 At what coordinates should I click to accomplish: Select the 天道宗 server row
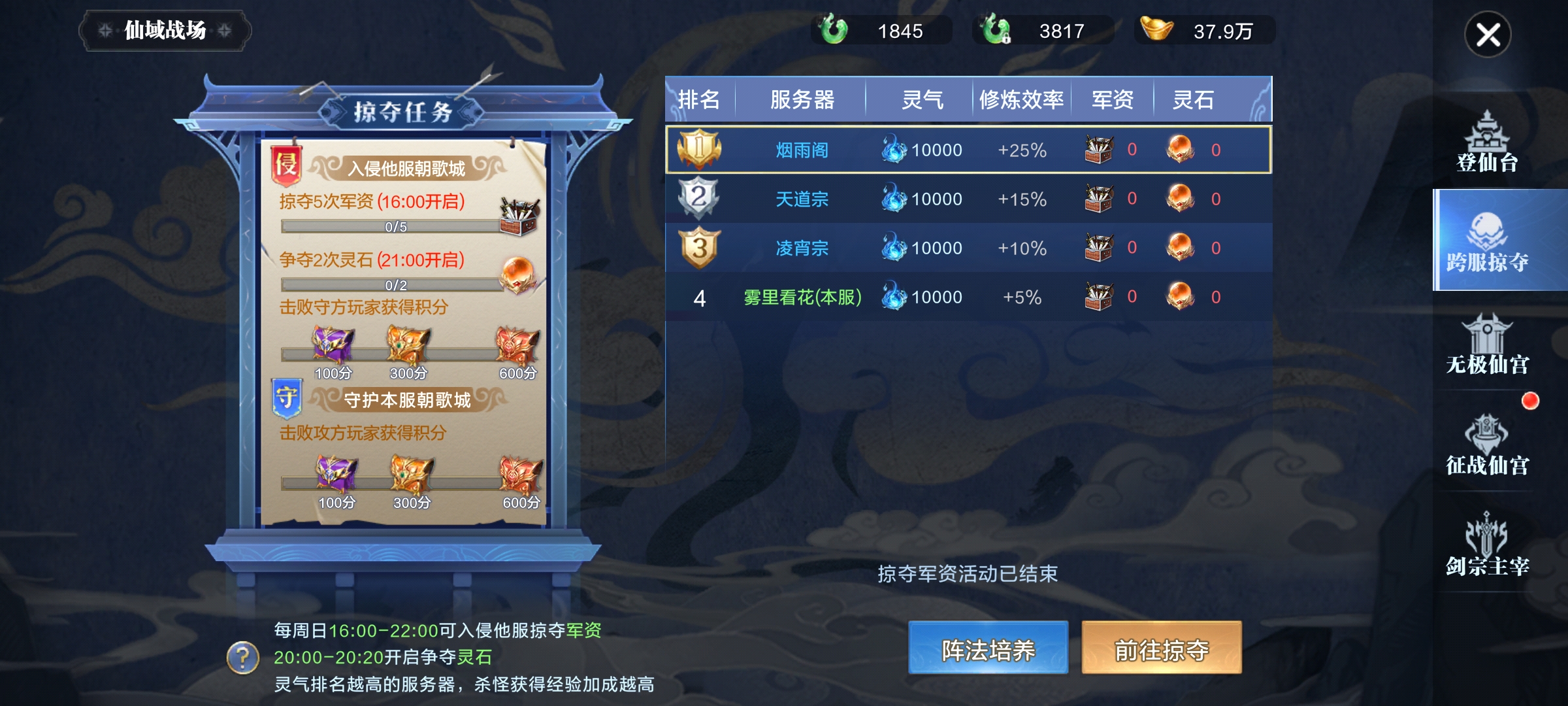[x=968, y=199]
